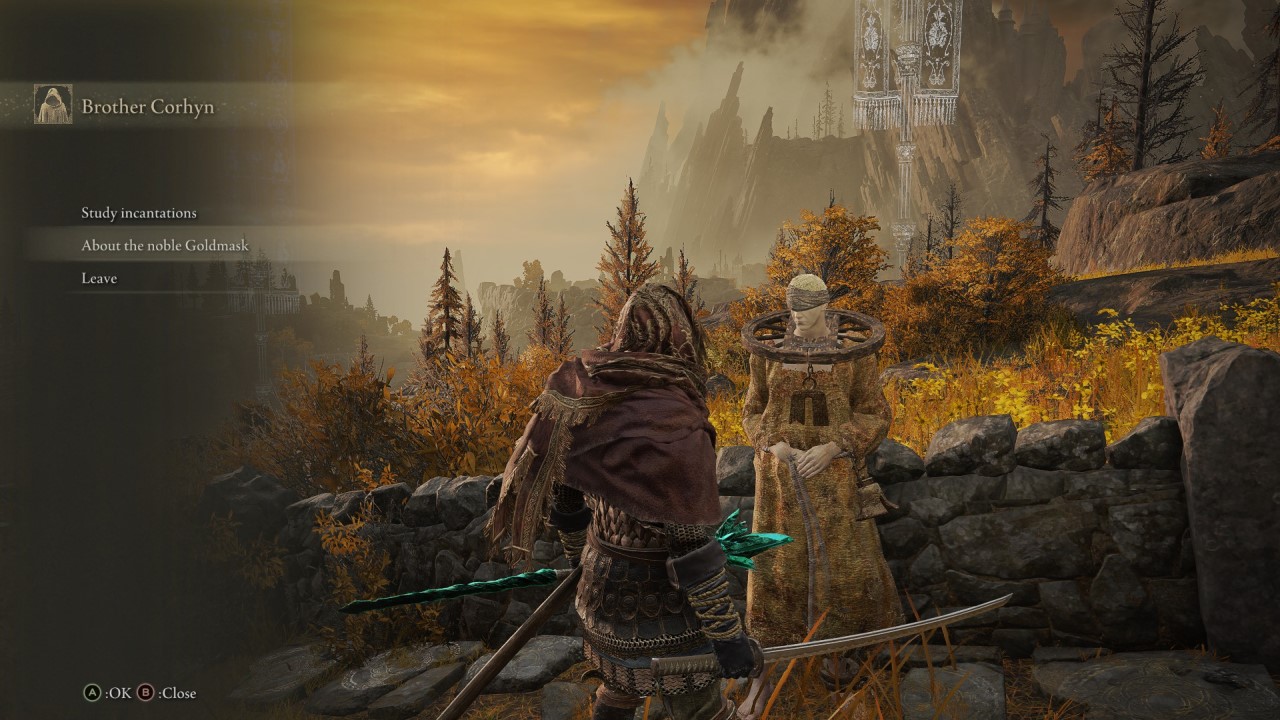Click the white banner tower in the sky
Screen dimensions: 1280x720
893,70
